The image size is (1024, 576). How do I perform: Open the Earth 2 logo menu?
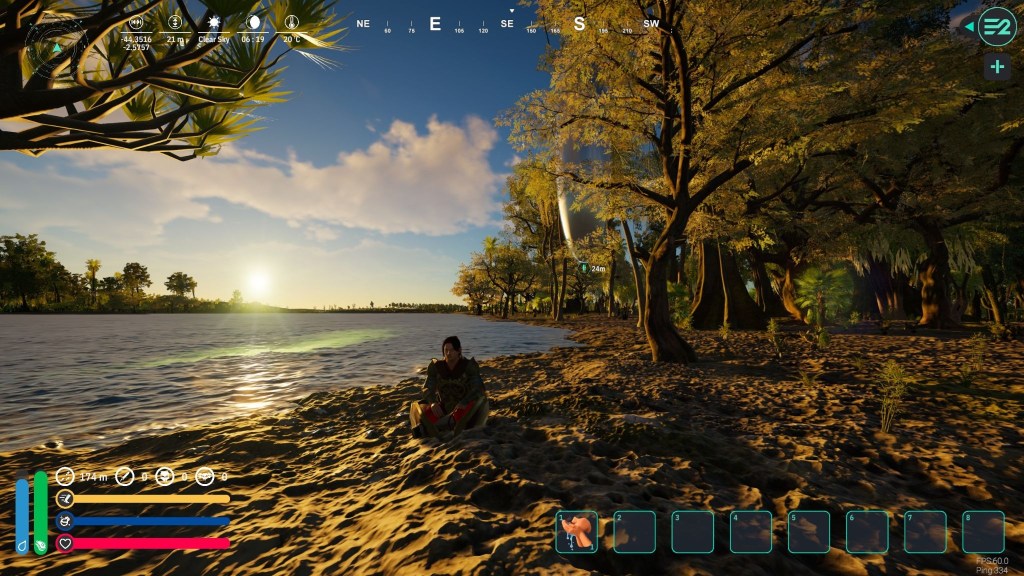tap(996, 27)
